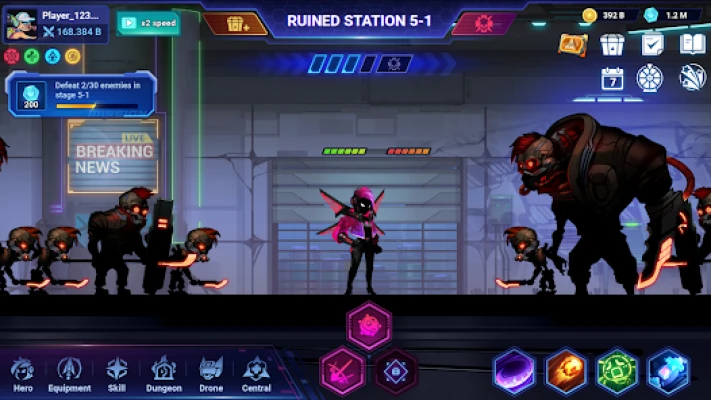Viewport: 711px width, 400px height.
Task: Open the checklist quest icon
Action: 652,44
